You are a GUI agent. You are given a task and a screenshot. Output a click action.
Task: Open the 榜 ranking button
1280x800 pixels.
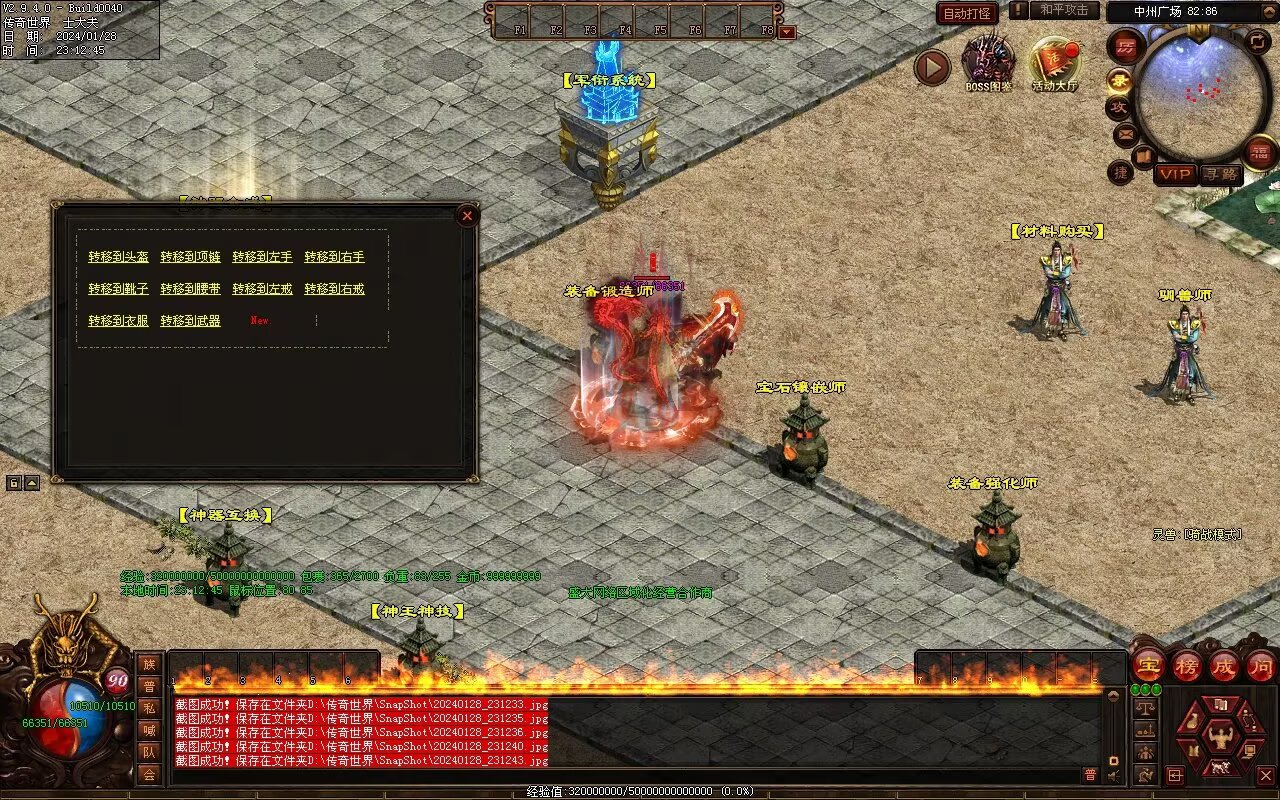click(x=1187, y=666)
